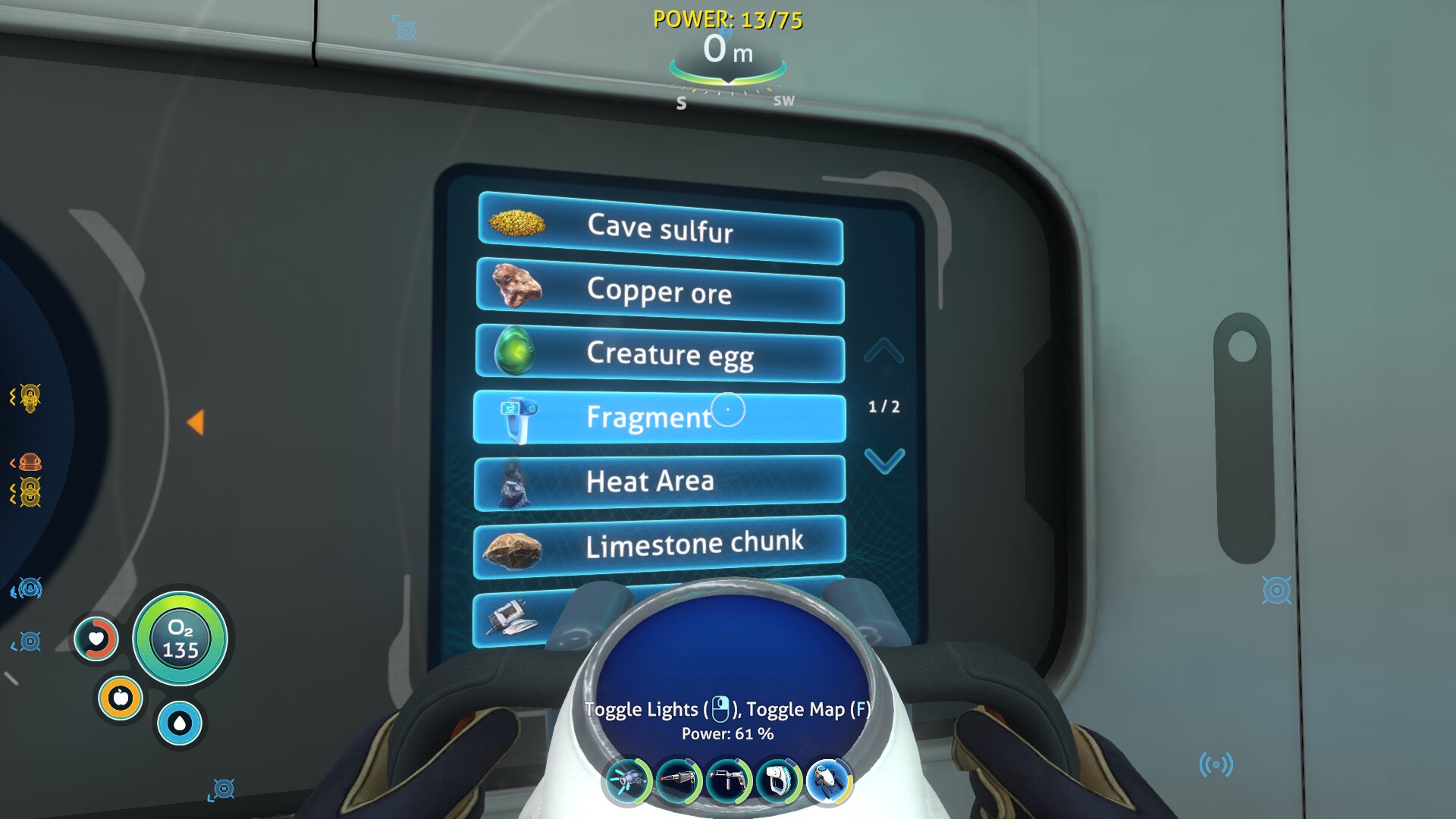Go to the previous scanner list page
Screen dimensions: 1456x819
pos(884,351)
